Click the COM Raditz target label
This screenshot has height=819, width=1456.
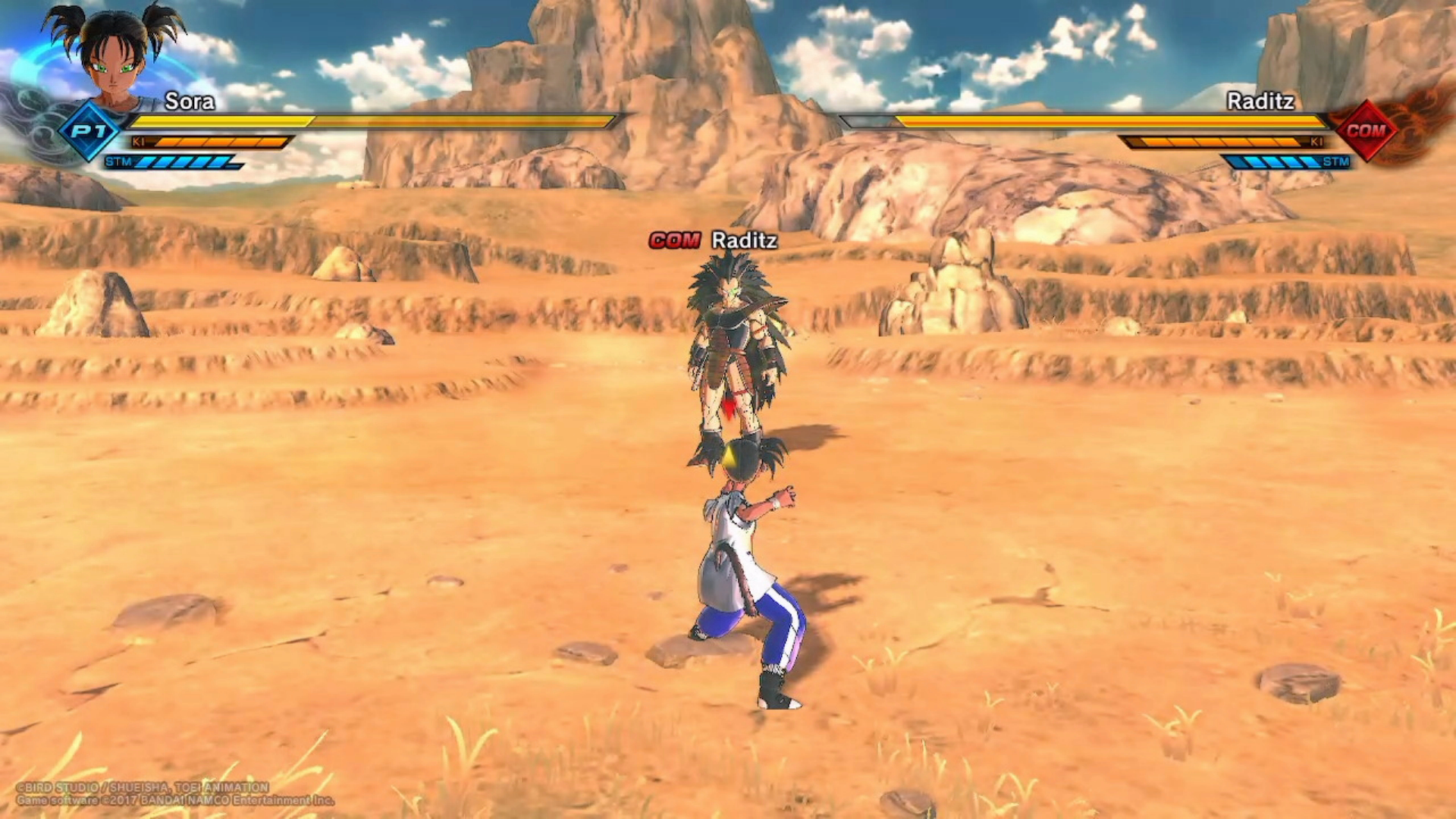pos(713,240)
